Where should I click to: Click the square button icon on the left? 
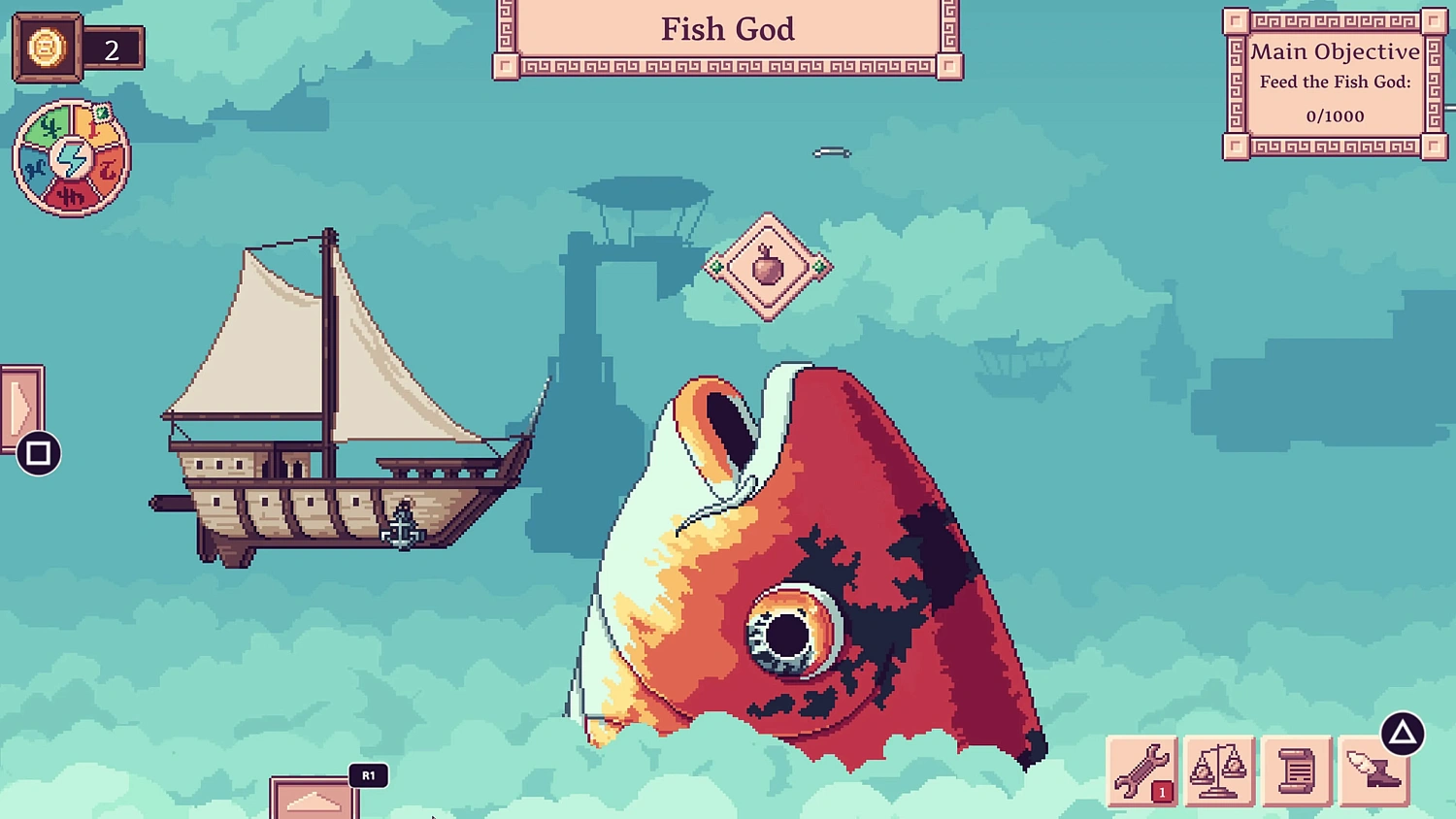point(37,453)
